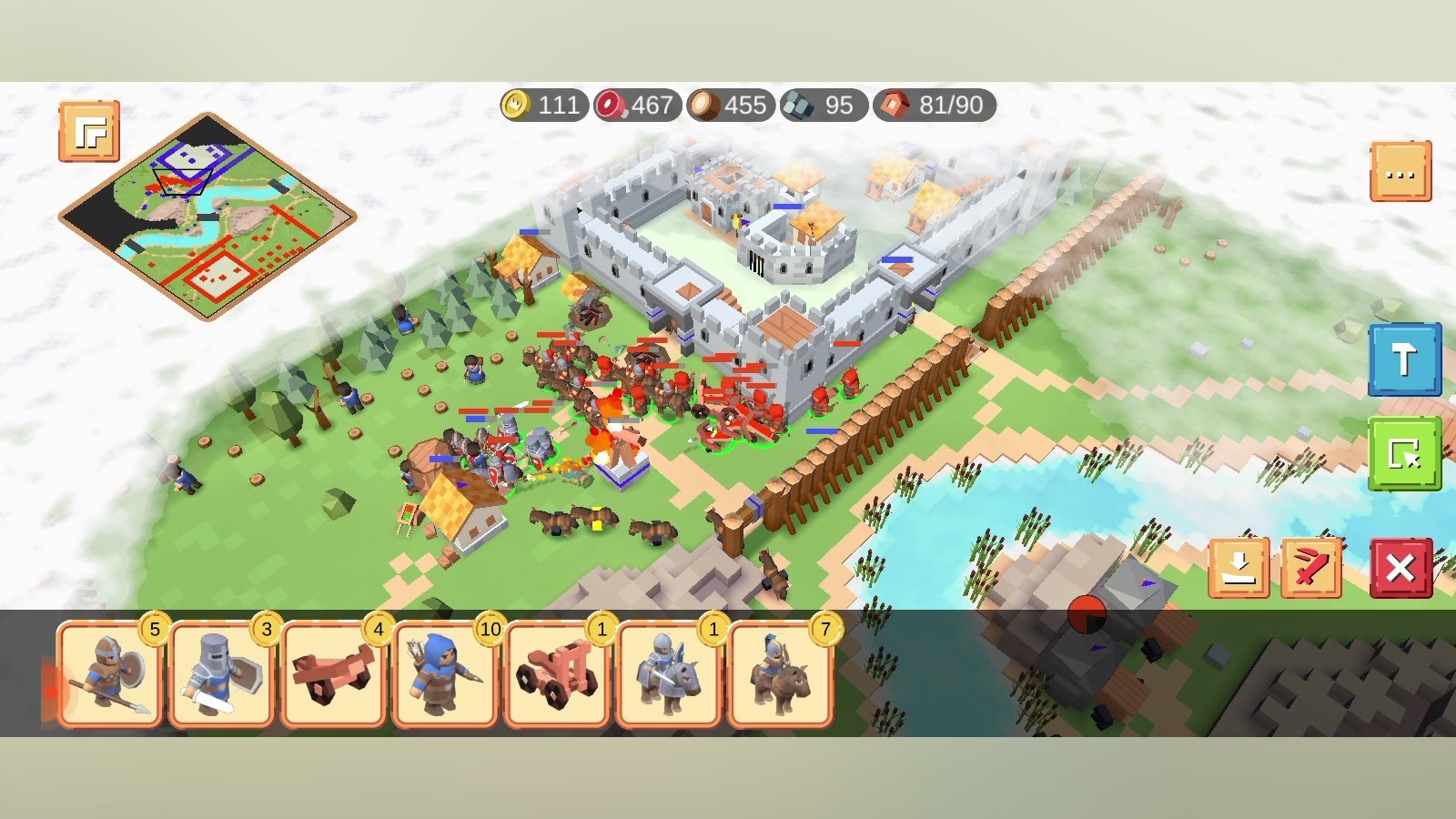Select the catapult unit card
1456x819 pixels.
click(x=557, y=675)
